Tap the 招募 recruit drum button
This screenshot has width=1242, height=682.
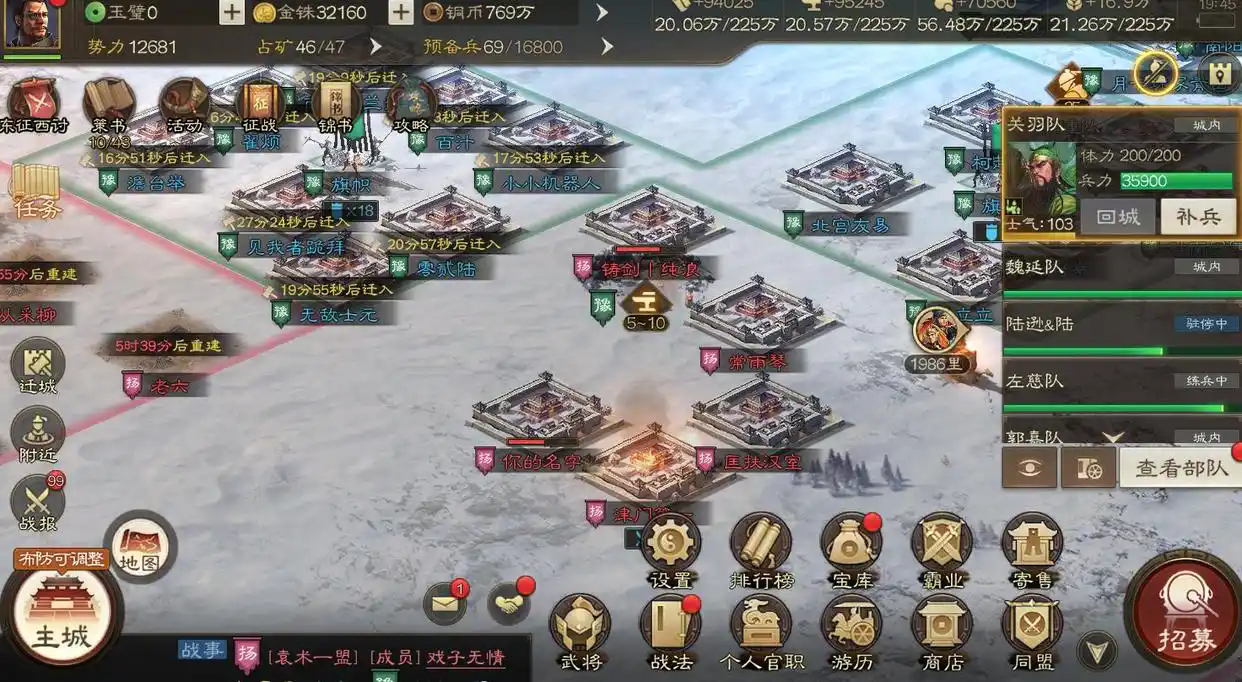[x=1185, y=612]
